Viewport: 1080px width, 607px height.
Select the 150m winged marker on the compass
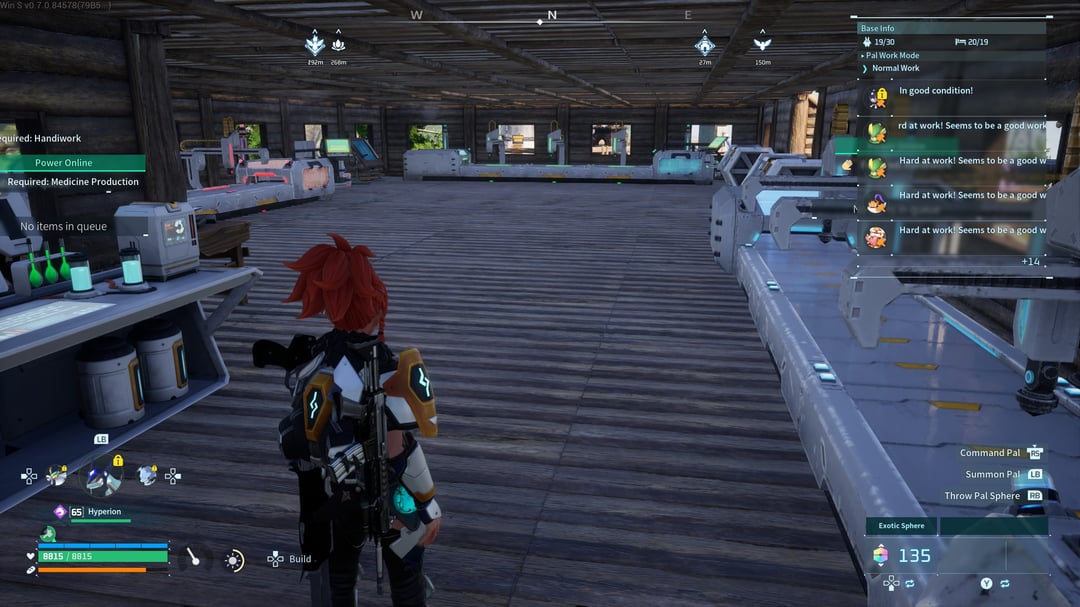pos(763,44)
